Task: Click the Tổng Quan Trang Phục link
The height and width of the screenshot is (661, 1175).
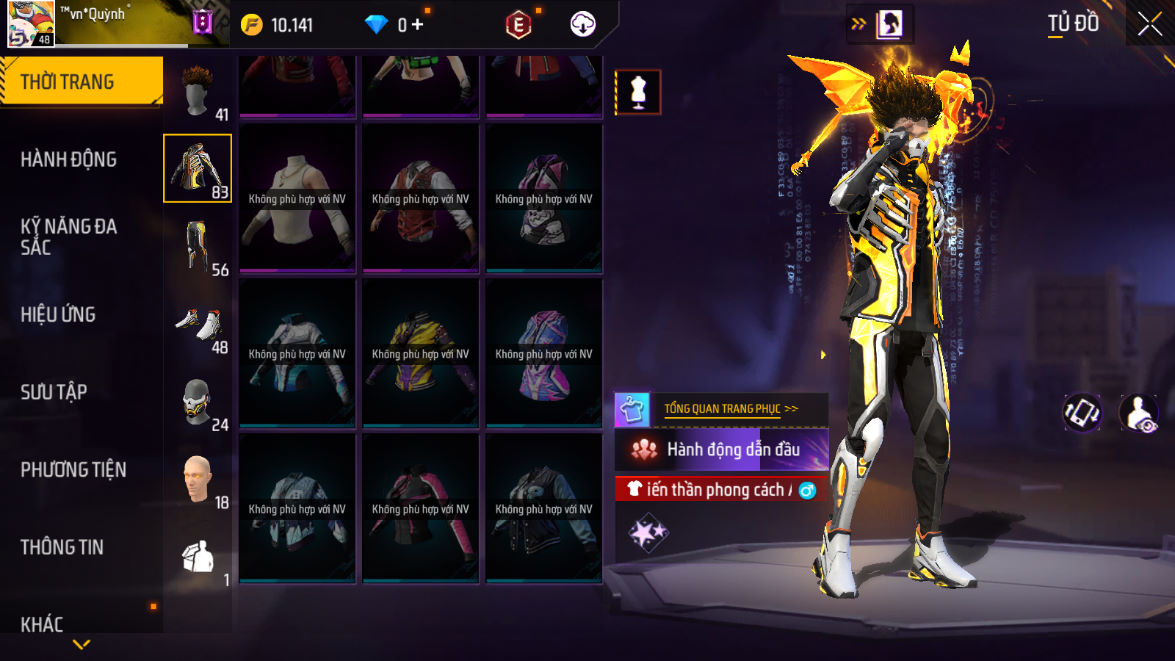Action: [x=731, y=409]
